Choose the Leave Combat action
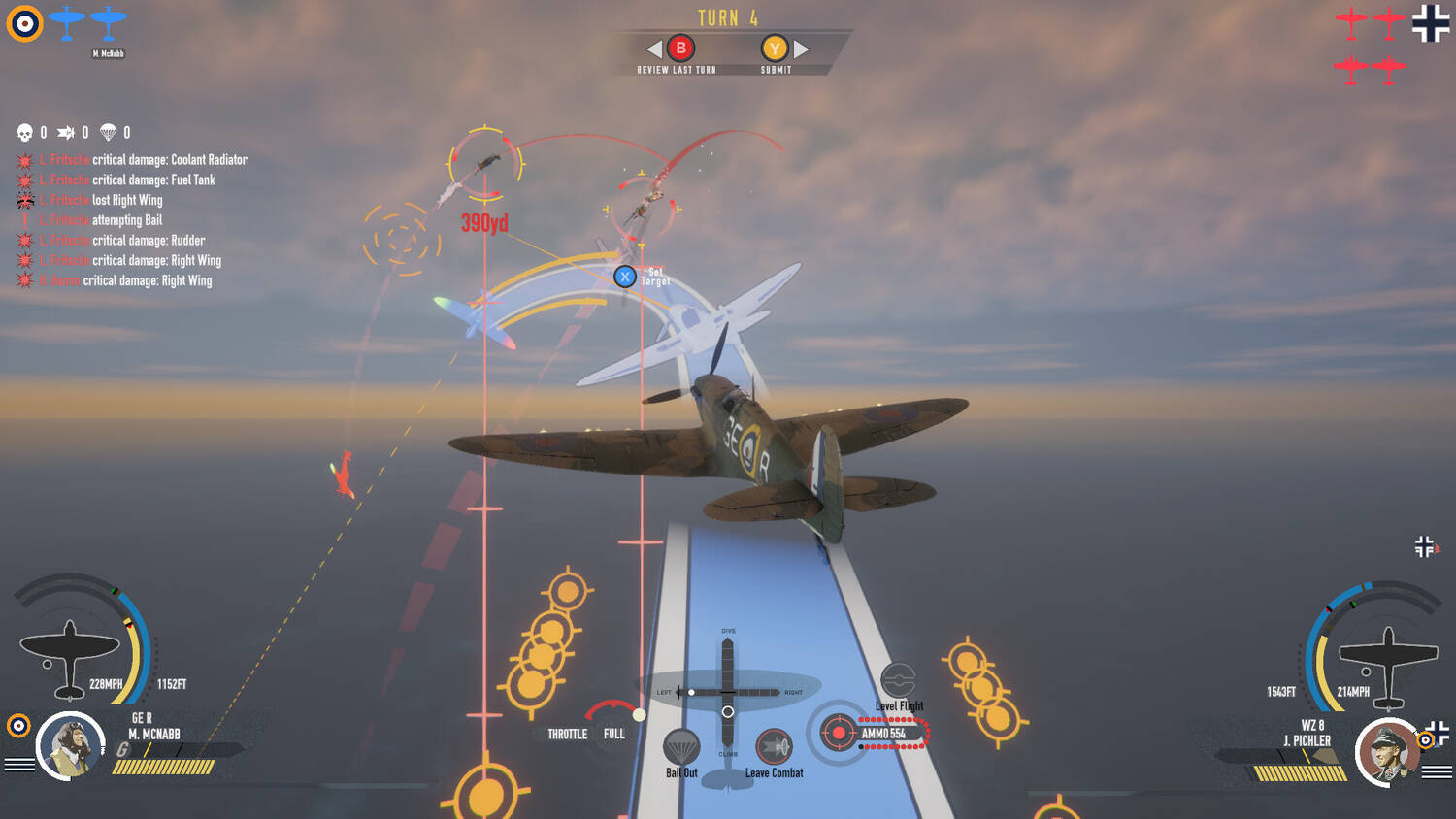The width and height of the screenshot is (1456, 819). pos(774,747)
